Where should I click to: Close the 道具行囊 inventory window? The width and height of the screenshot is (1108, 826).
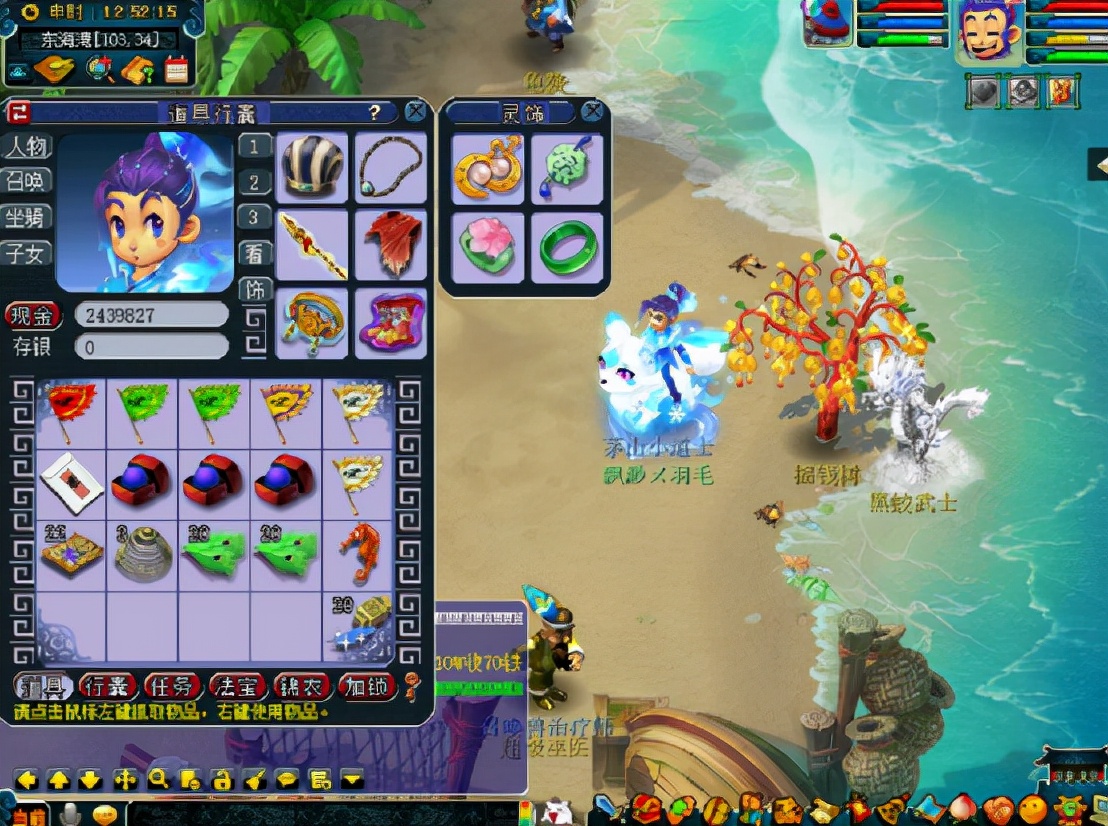coord(415,111)
